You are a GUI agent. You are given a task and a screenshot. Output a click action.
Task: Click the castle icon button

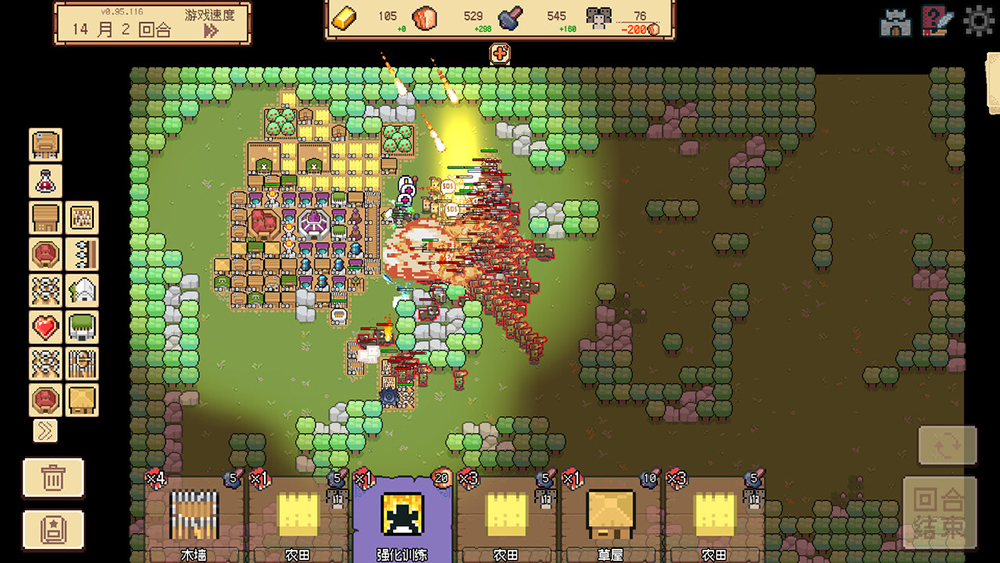[895, 22]
